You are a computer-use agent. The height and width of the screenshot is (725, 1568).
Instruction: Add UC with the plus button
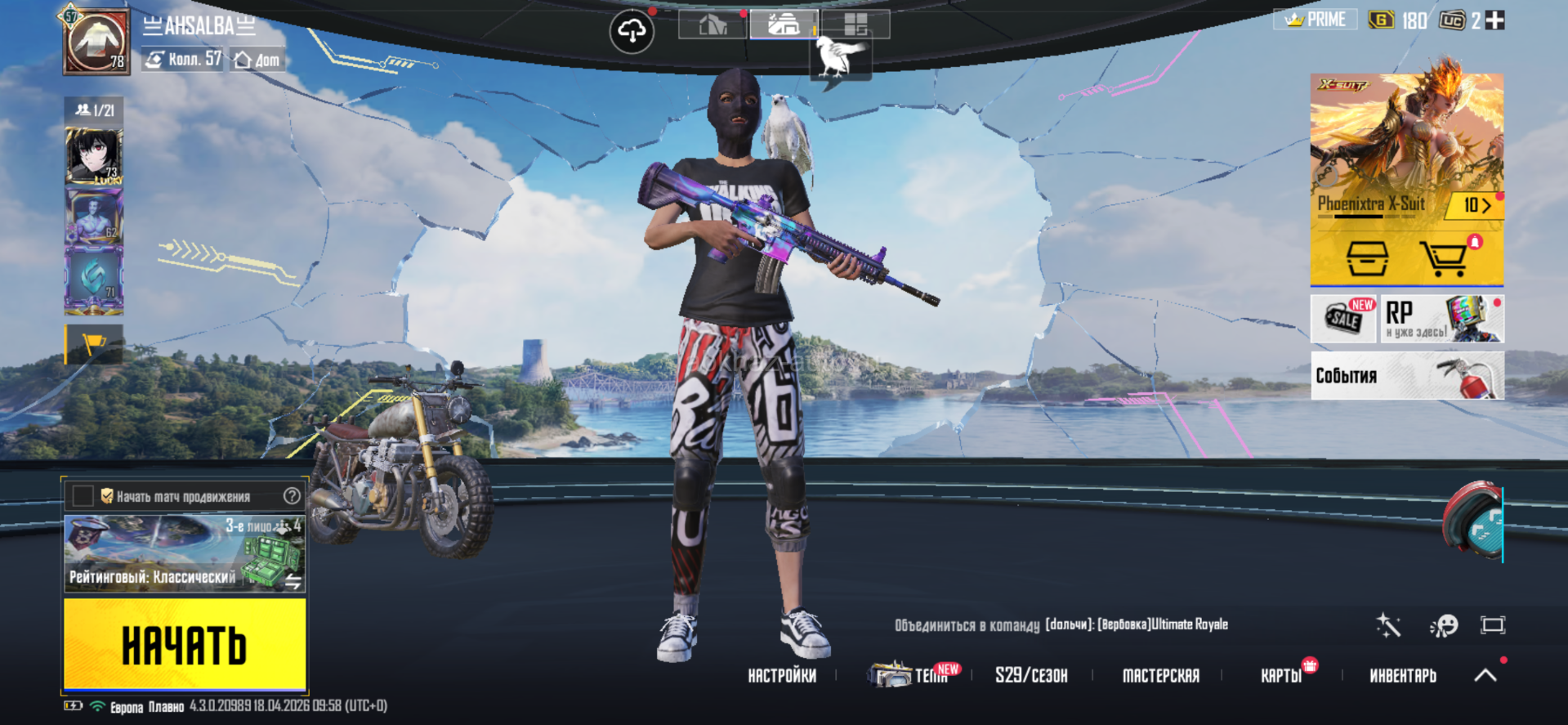(1495, 20)
